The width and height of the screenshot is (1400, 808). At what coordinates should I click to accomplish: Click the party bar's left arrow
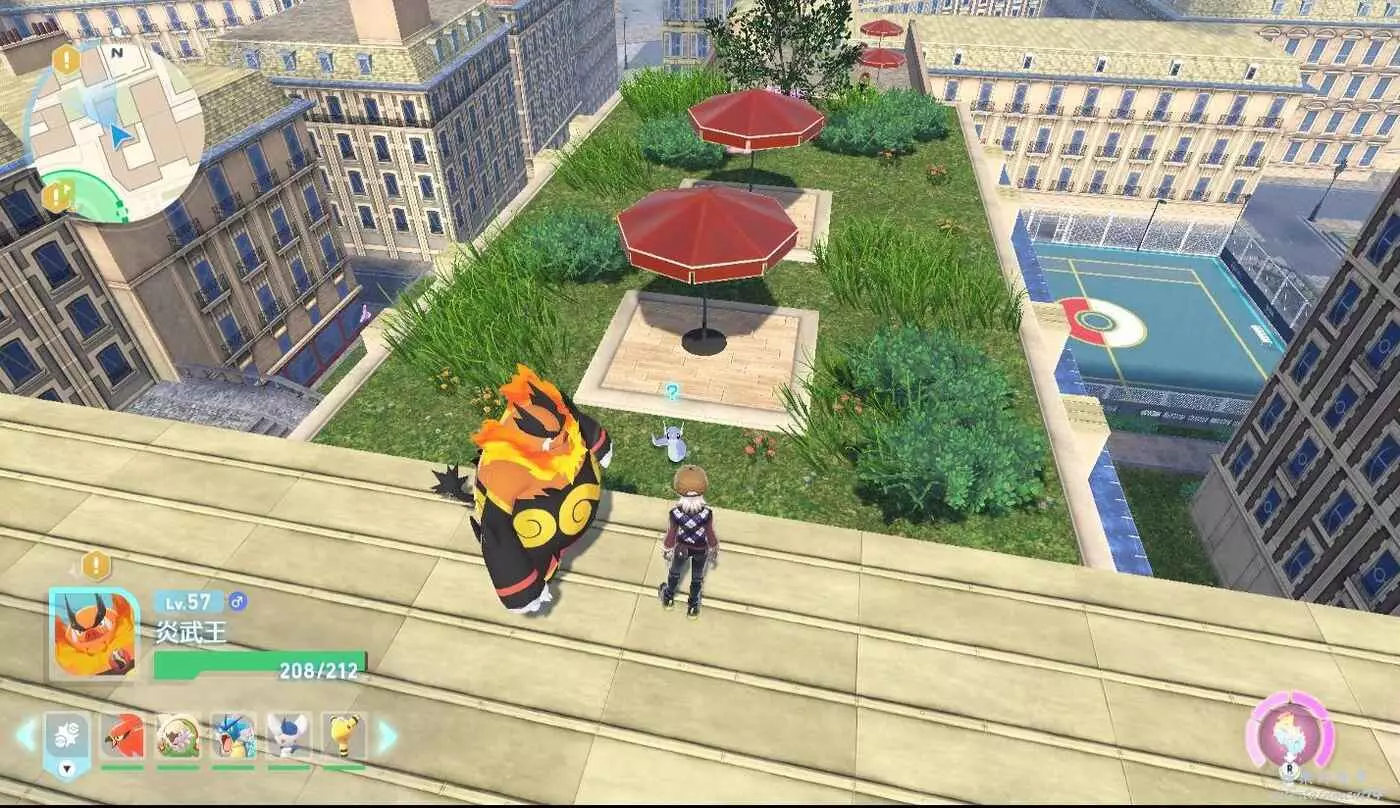coord(26,737)
